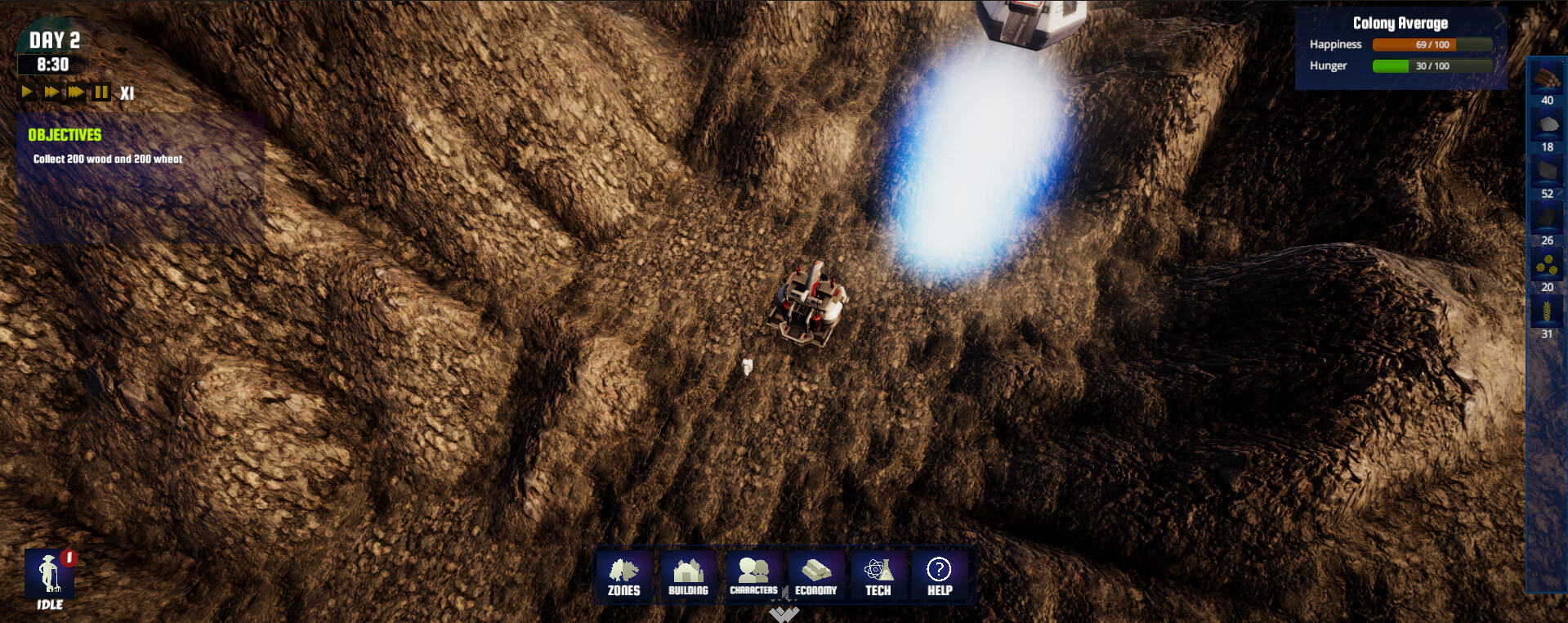Click the wheat resource icon showing 31
1568x623 pixels.
[1547, 311]
